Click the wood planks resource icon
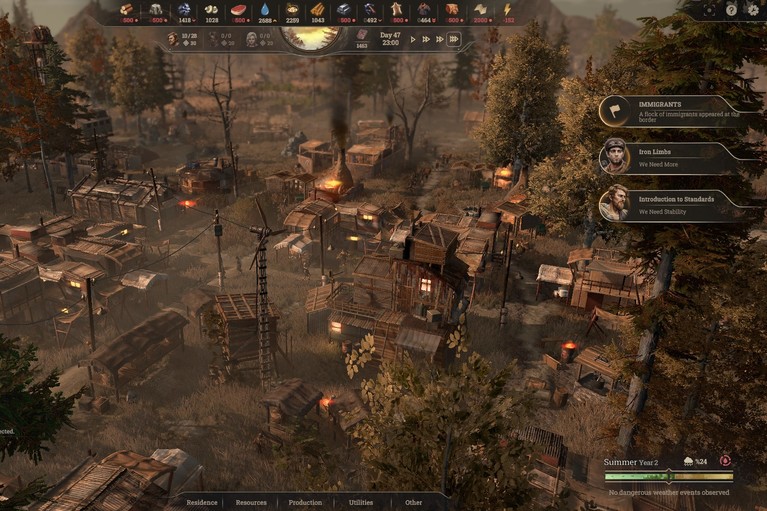Screen dimensions: 767x511 point(318,9)
